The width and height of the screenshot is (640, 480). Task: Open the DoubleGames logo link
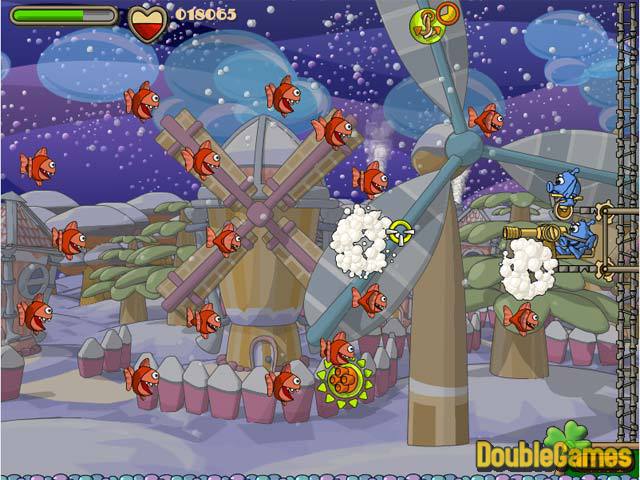(x=556, y=453)
